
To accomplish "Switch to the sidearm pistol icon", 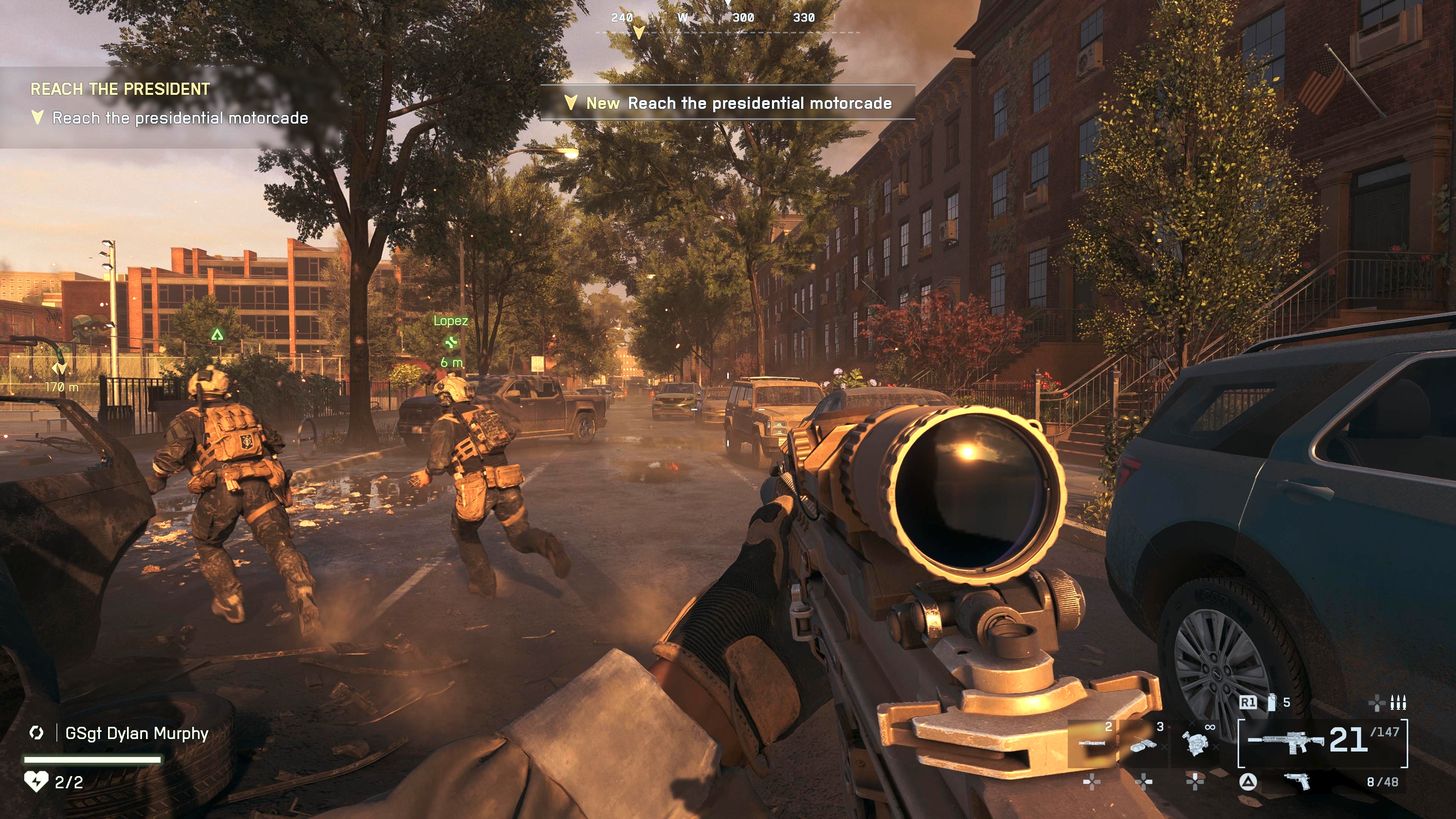I will pyautogui.click(x=1298, y=782).
